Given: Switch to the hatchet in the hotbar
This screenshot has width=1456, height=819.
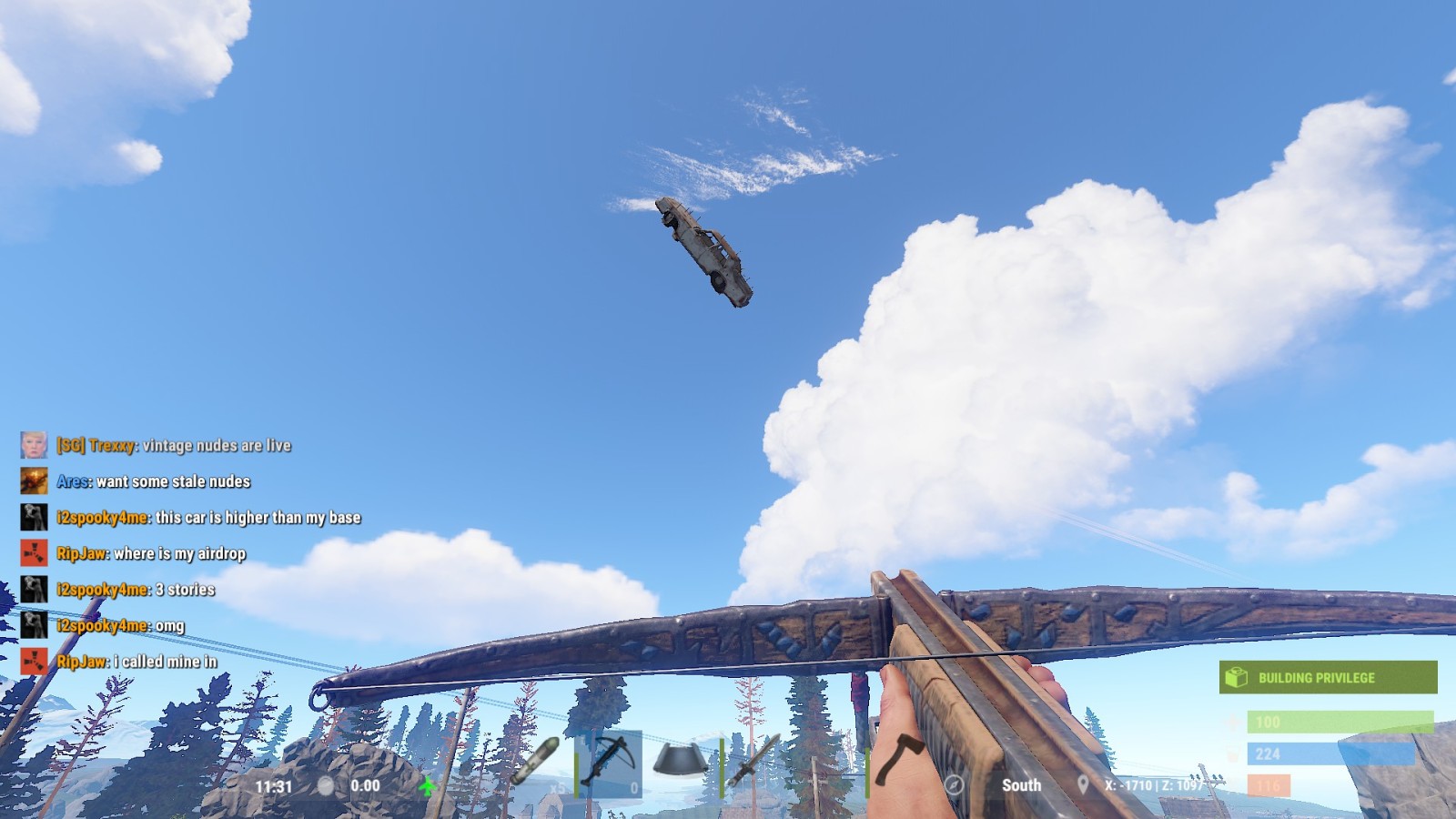Looking at the screenshot, I should (900, 761).
